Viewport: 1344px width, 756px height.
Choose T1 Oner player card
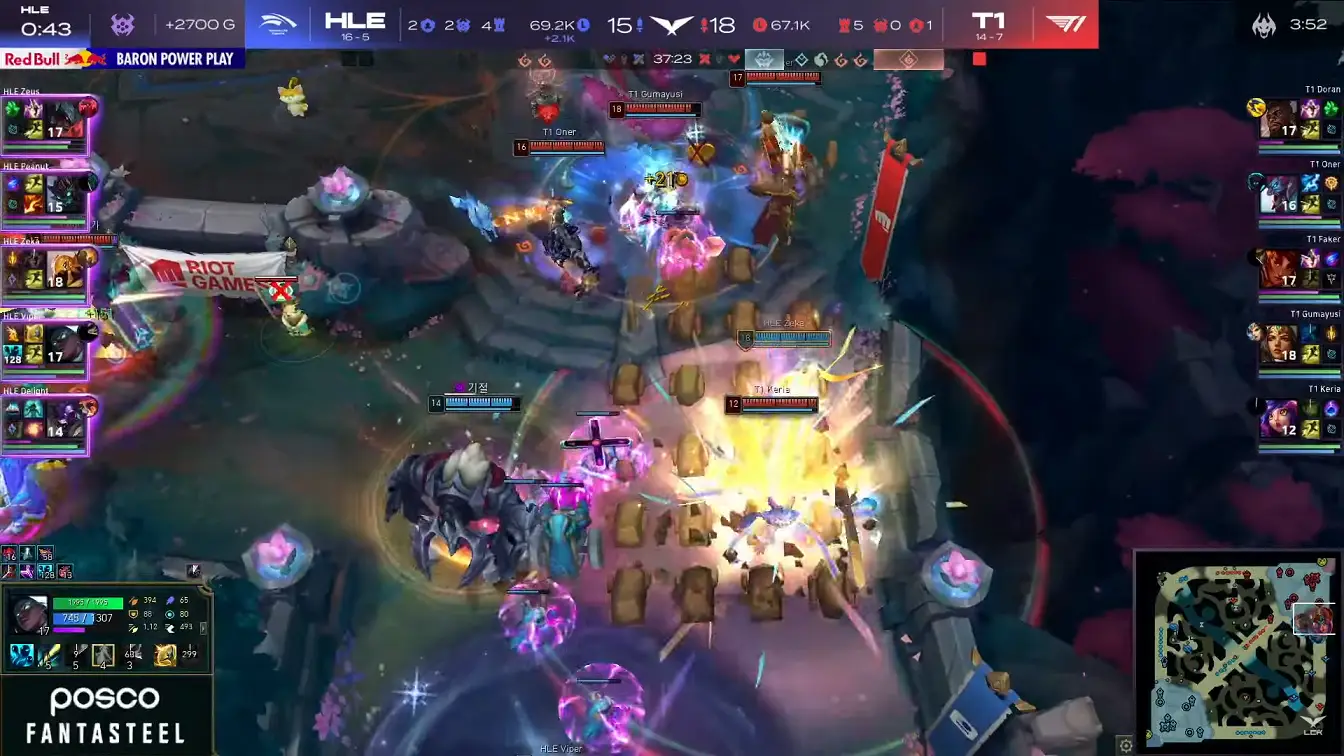tap(1297, 197)
